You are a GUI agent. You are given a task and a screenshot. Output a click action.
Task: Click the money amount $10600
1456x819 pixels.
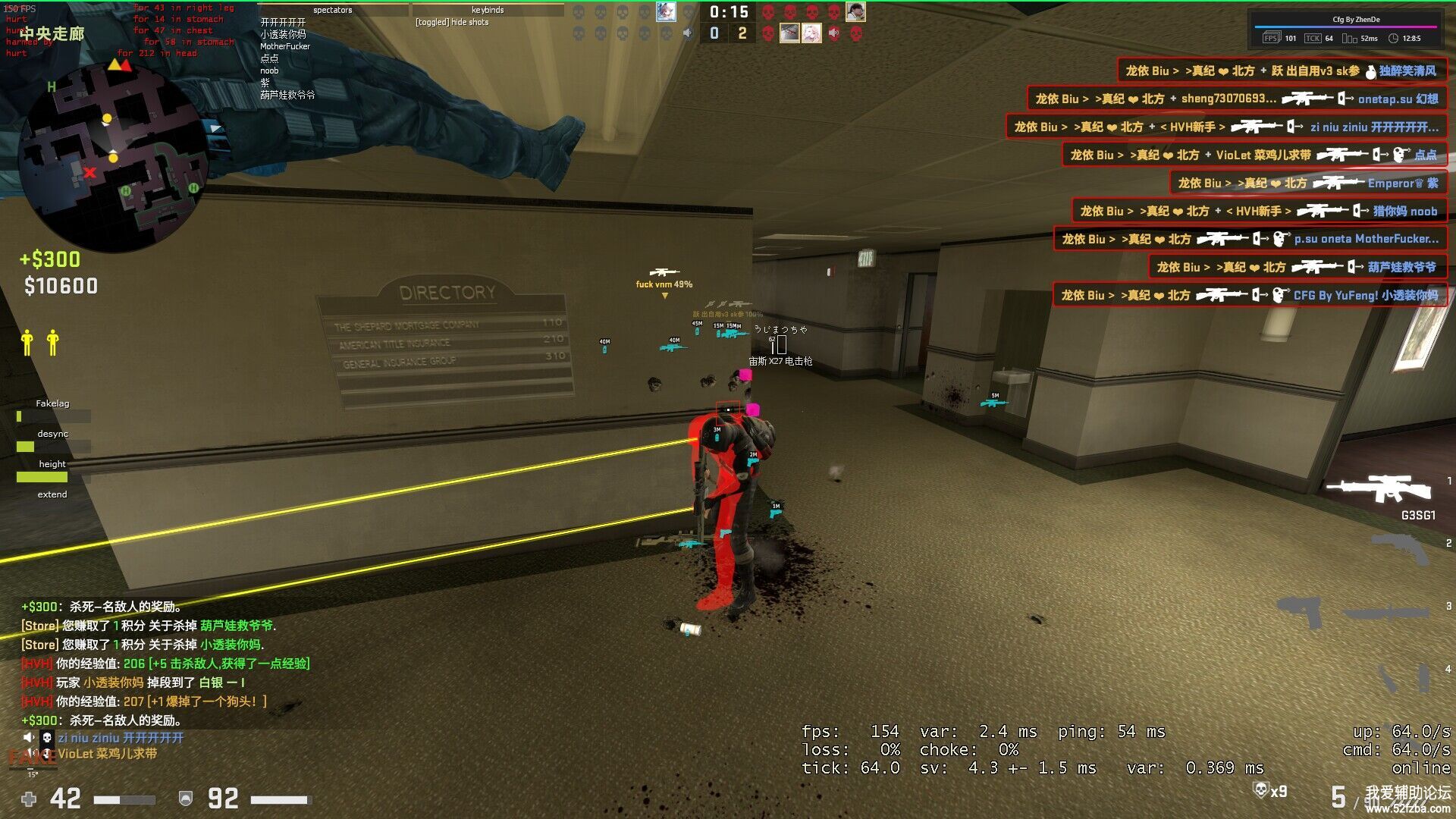[61, 286]
